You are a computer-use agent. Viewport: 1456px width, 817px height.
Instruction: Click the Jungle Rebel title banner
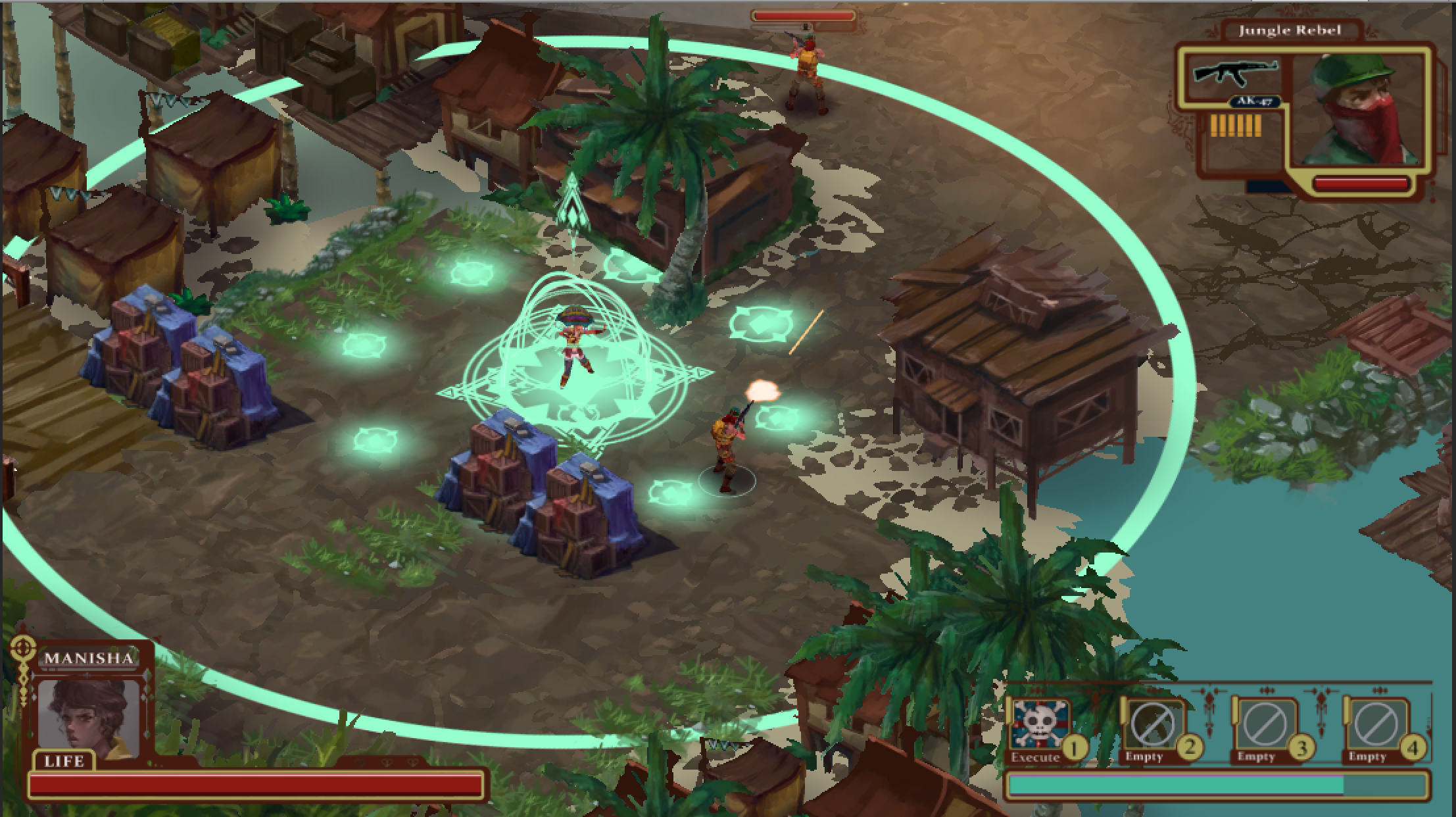coord(1290,30)
